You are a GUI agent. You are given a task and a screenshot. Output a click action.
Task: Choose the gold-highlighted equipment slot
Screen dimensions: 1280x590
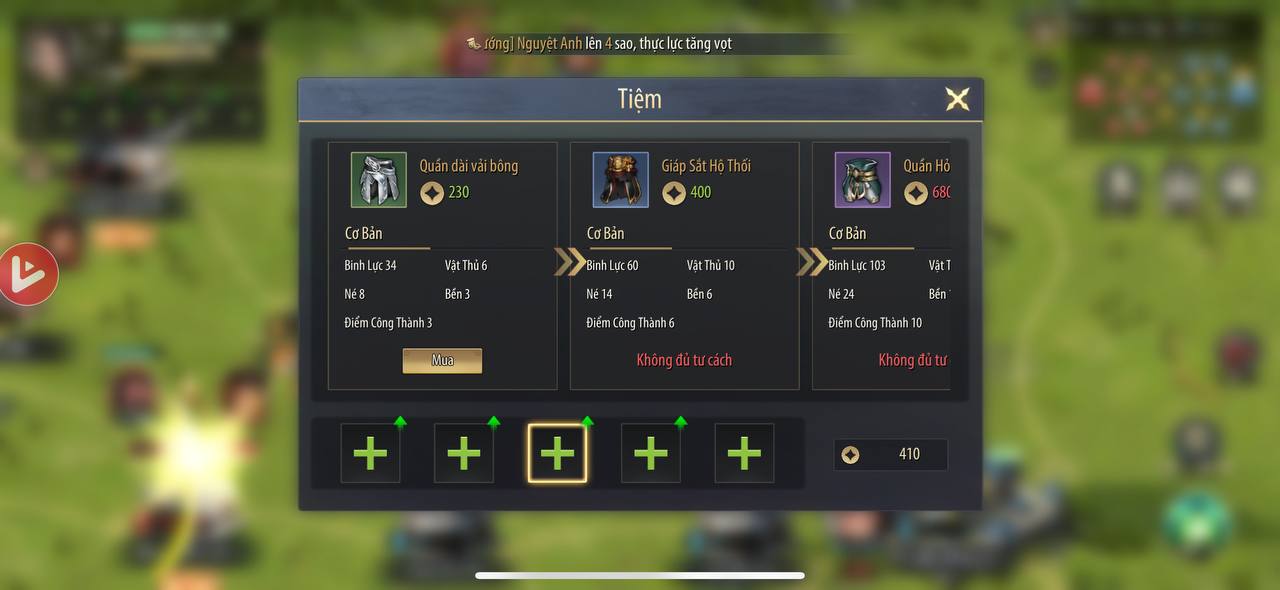click(557, 453)
